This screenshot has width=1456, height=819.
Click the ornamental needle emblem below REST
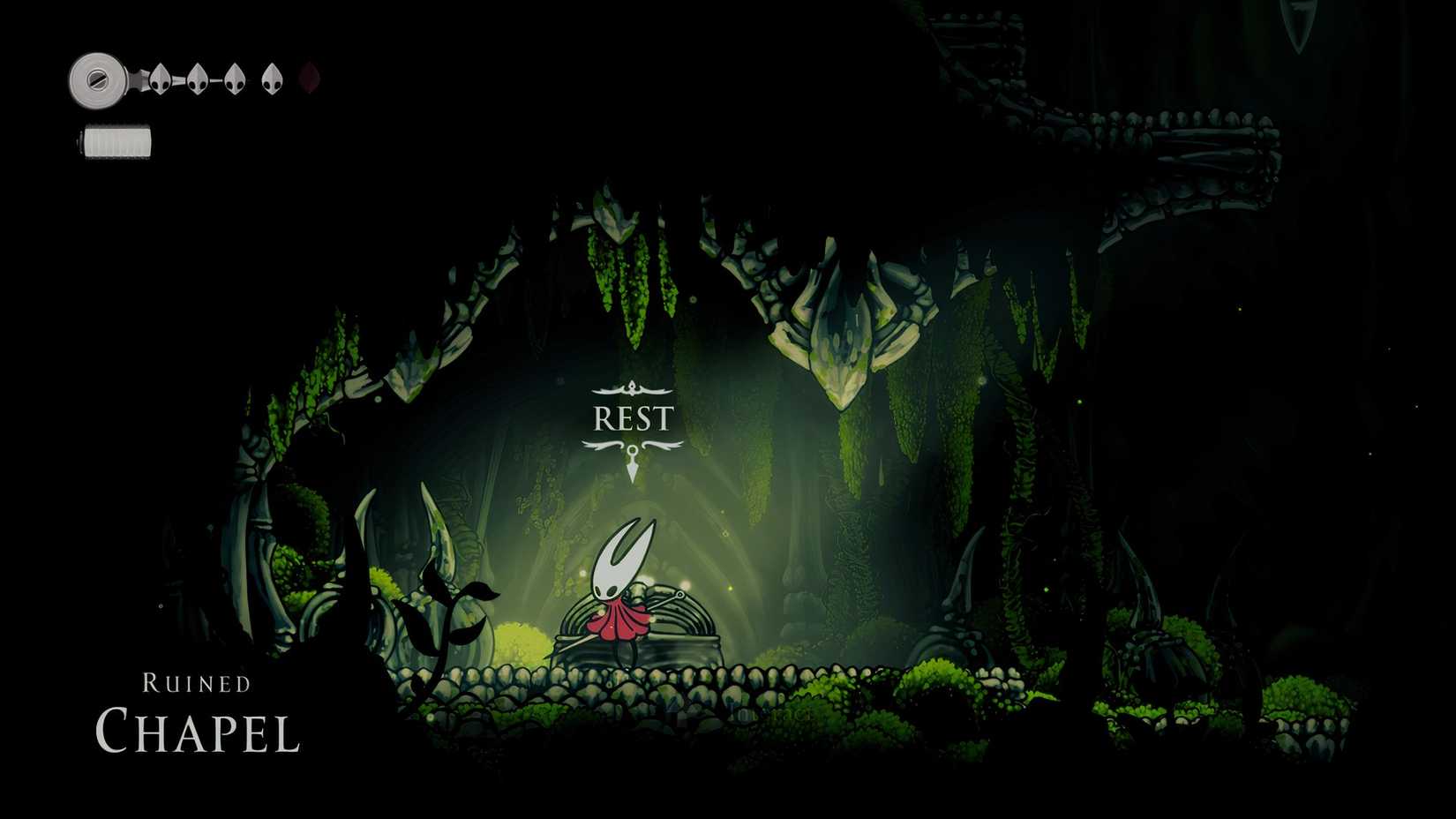(633, 459)
